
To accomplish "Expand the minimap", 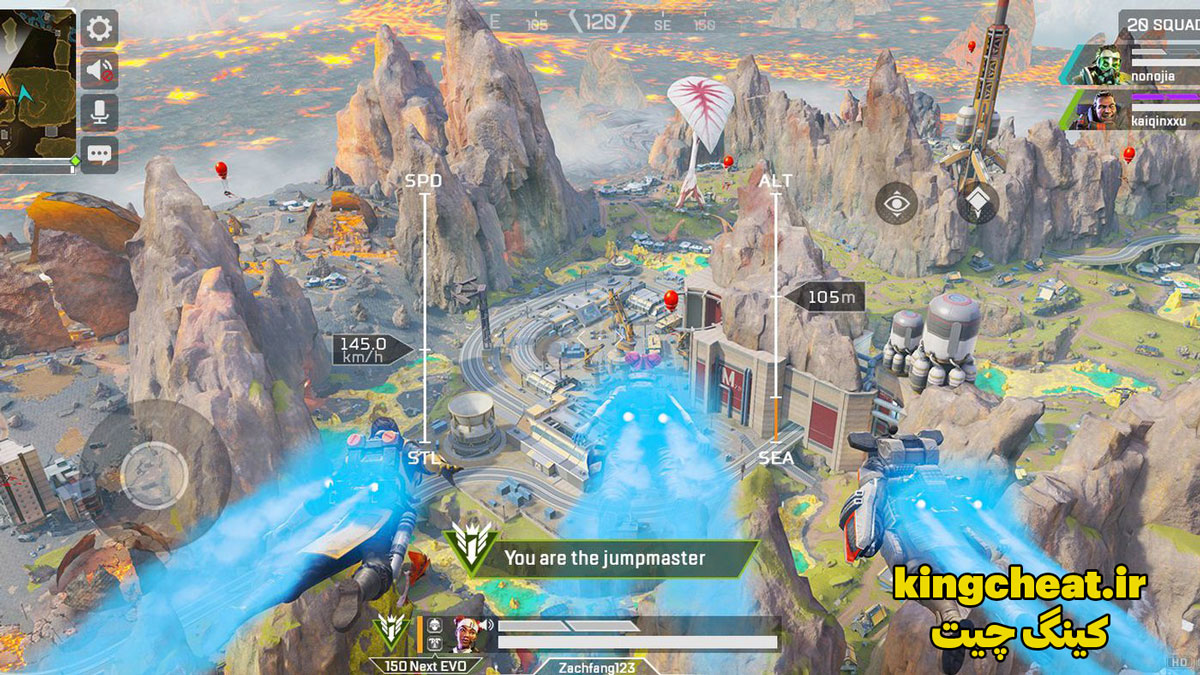I will point(38,88).
